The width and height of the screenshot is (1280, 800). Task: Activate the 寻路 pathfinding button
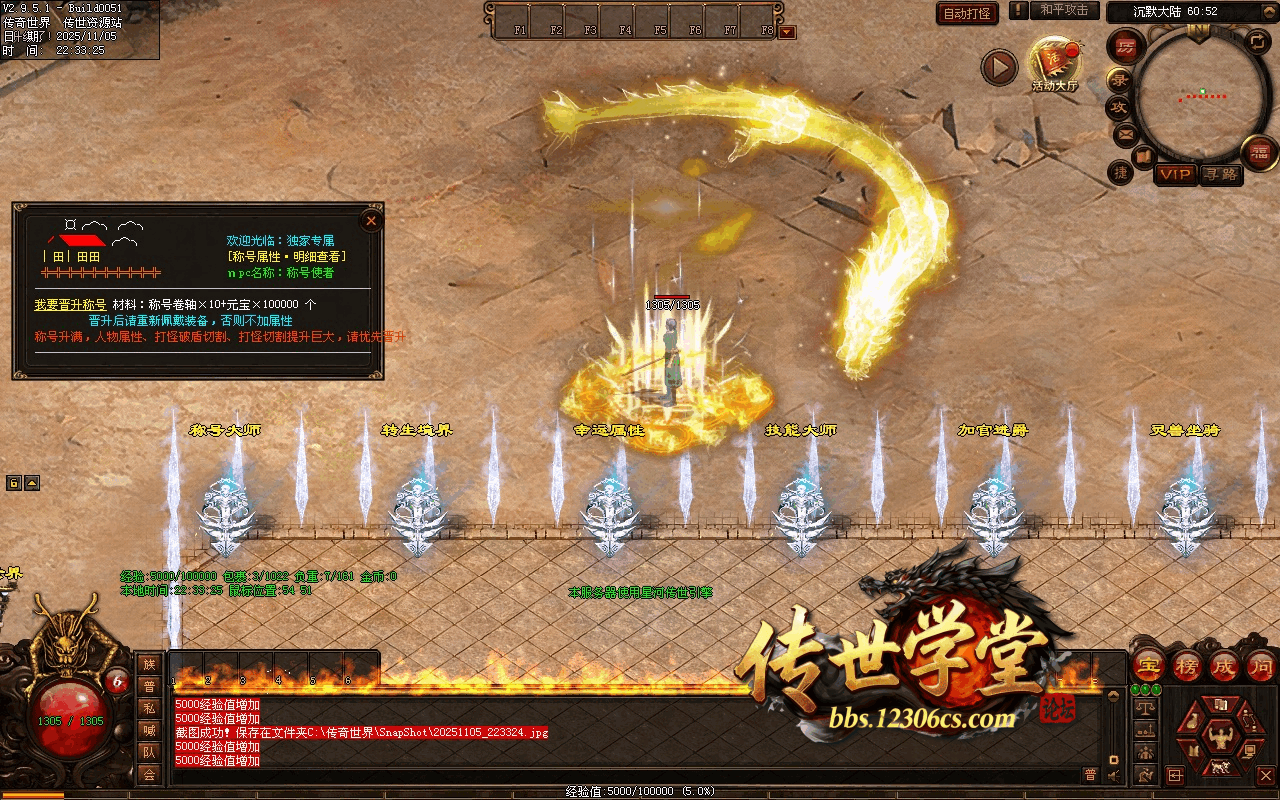1220,175
